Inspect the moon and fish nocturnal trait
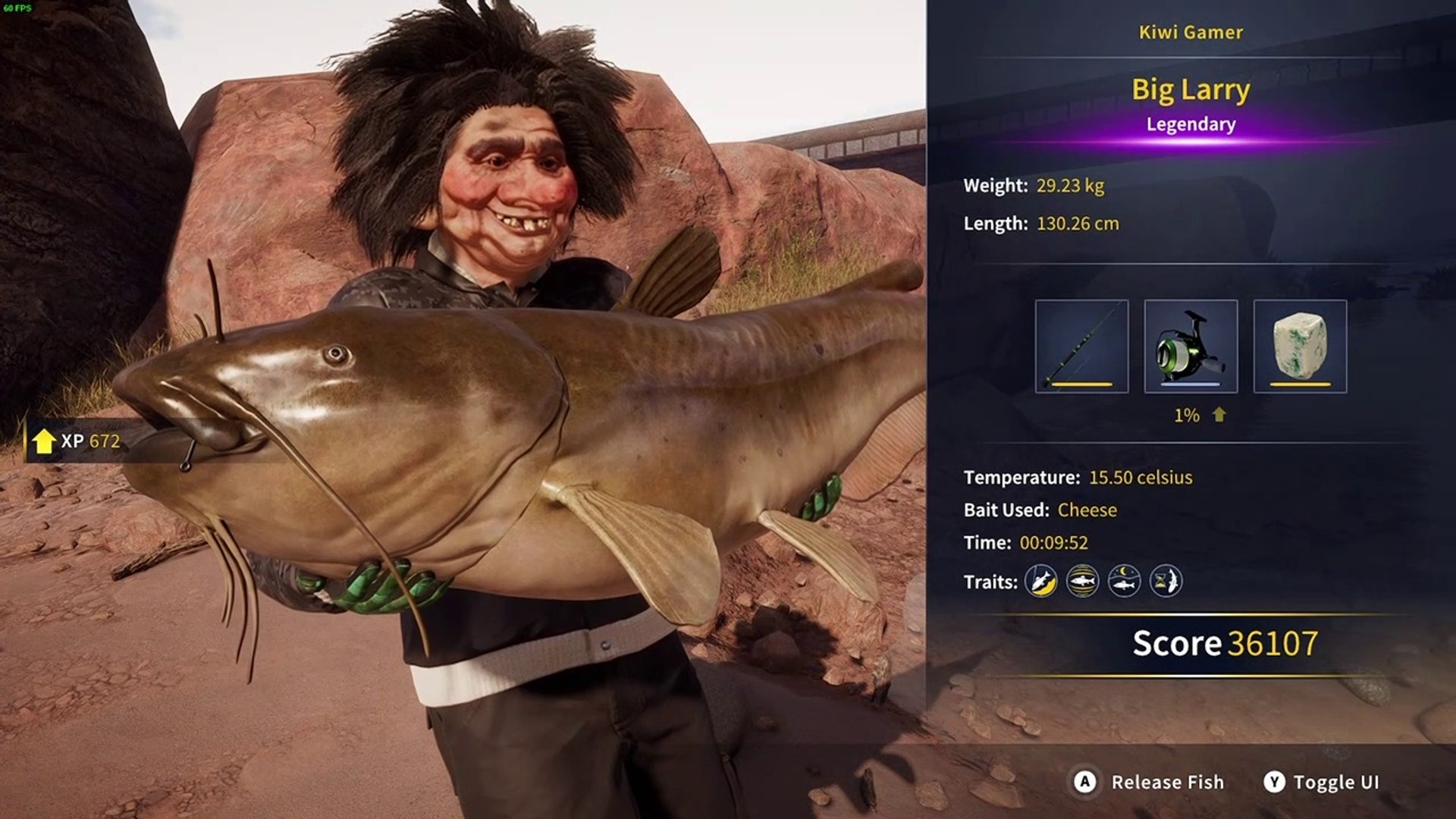 pyautogui.click(x=1124, y=582)
